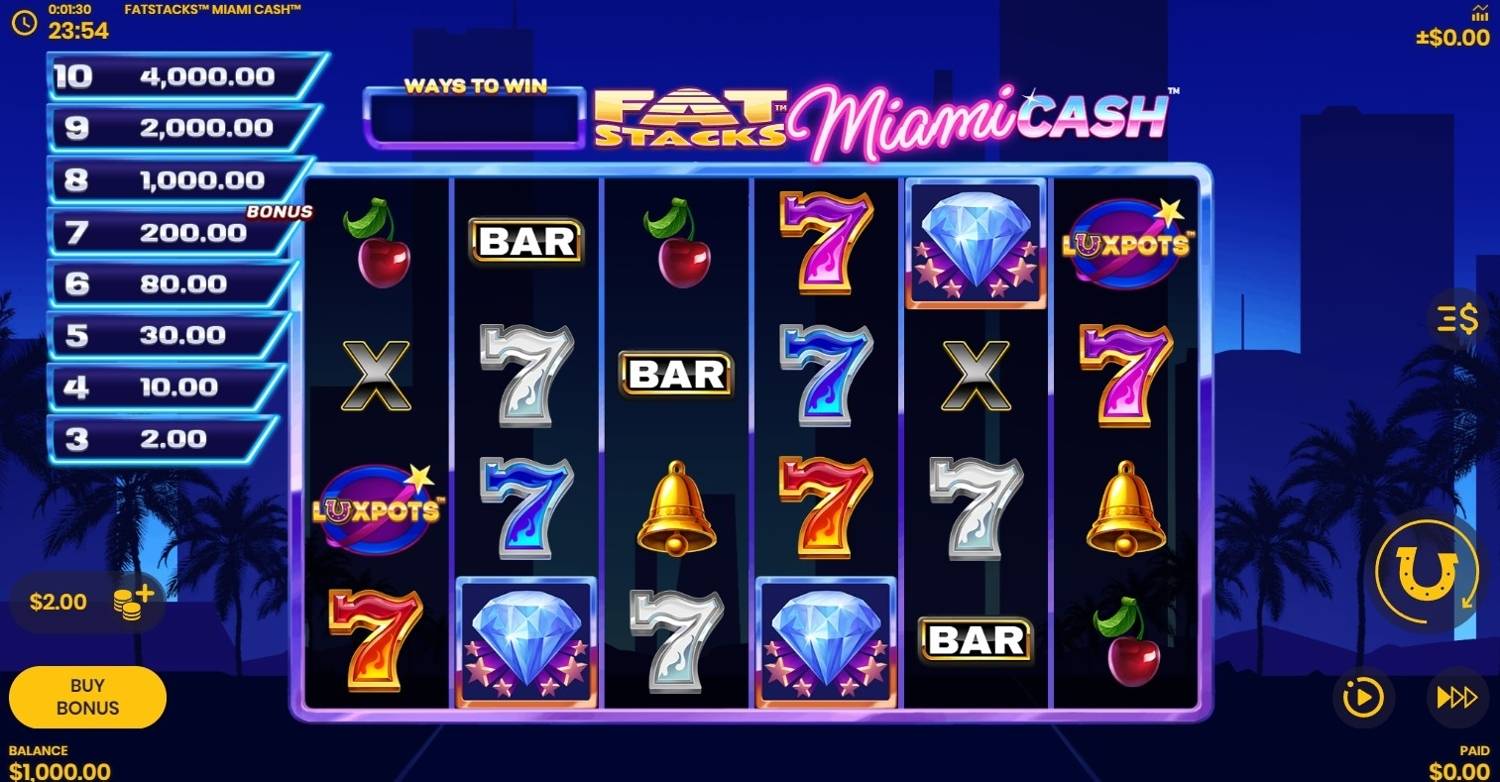Click the $2.00 stake amount
This screenshot has height=782, width=1500.
click(60, 601)
